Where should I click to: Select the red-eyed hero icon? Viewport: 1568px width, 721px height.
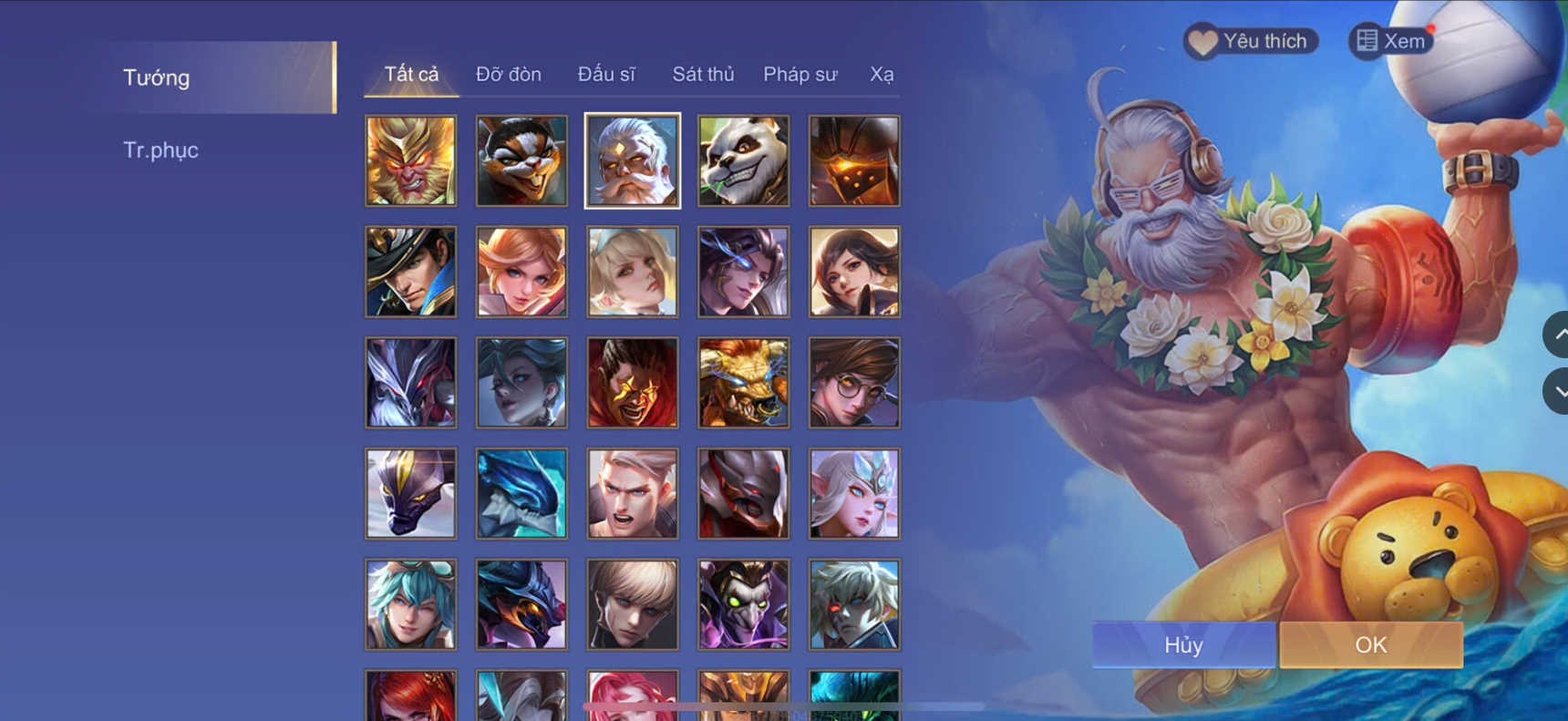[x=854, y=604]
